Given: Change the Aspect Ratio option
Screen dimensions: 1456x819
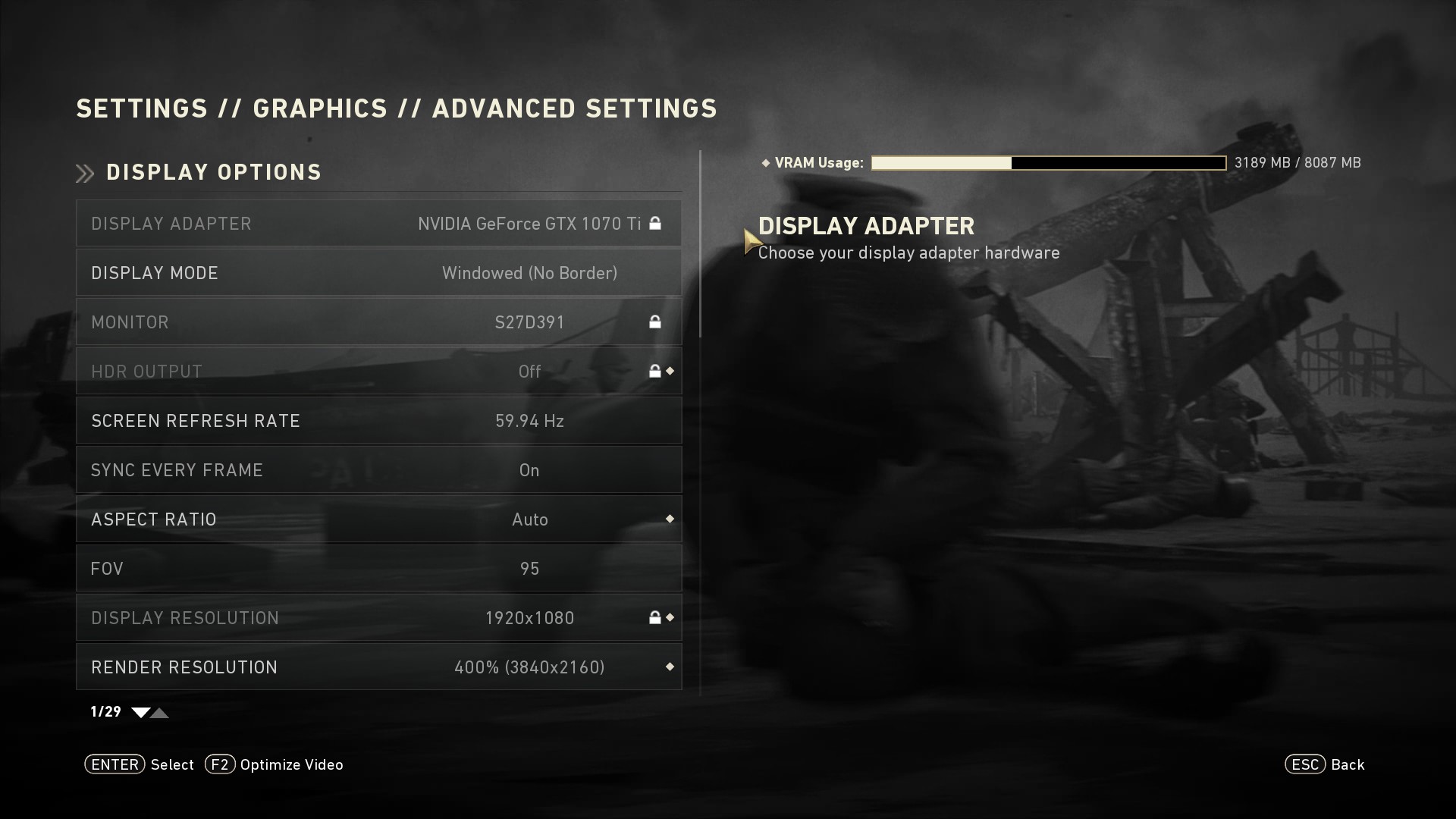Looking at the screenshot, I should 378,519.
